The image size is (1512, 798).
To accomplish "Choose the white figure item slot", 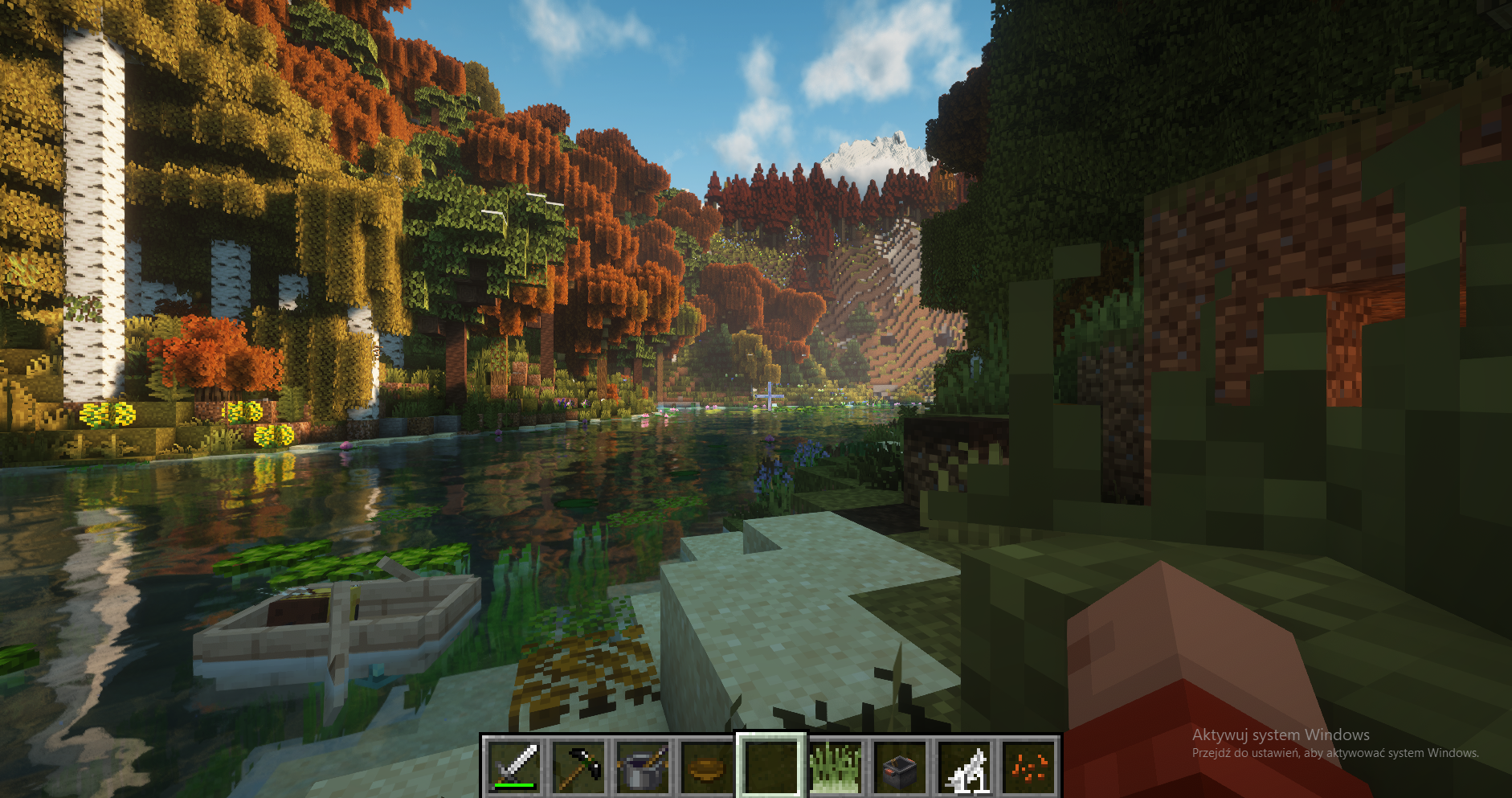I will pyautogui.click(x=965, y=766).
